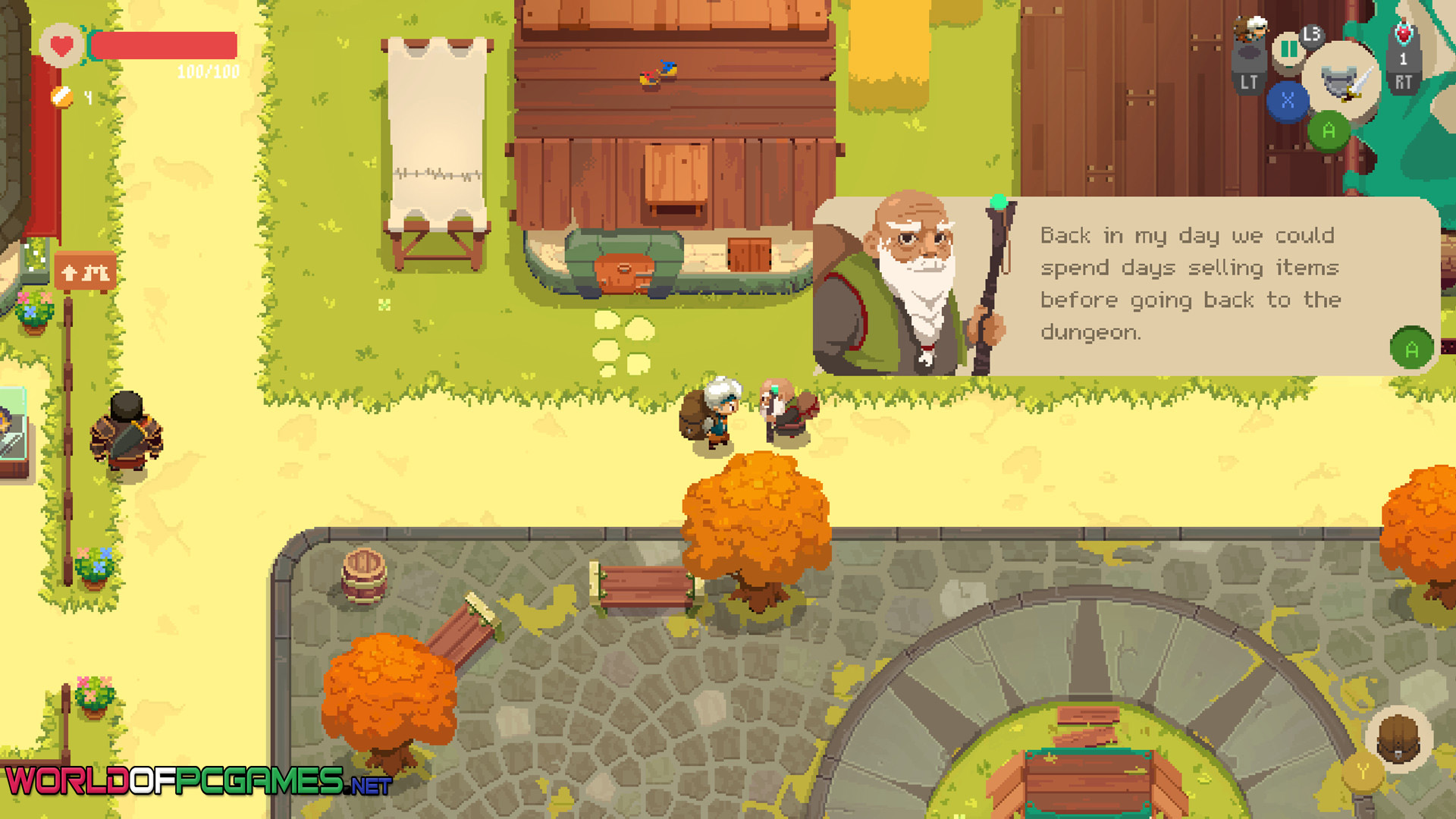Image resolution: width=1456 pixels, height=819 pixels.
Task: Select the sword and shield weapon icon
Action: tap(1341, 80)
